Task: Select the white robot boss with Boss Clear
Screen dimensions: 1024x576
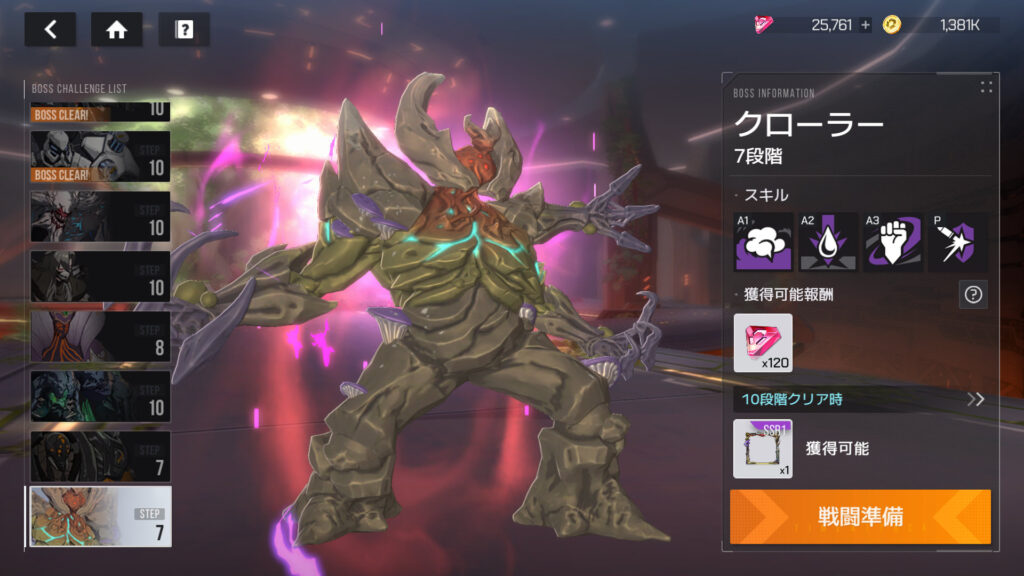Action: pyautogui.click(x=100, y=157)
